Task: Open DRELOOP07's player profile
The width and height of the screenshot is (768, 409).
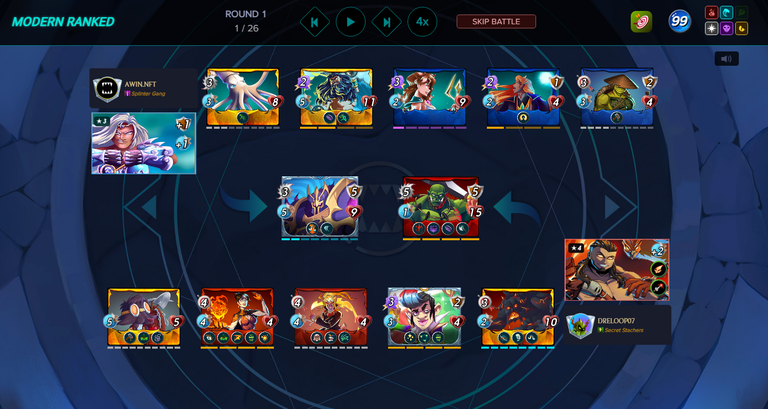Action: pos(621,320)
